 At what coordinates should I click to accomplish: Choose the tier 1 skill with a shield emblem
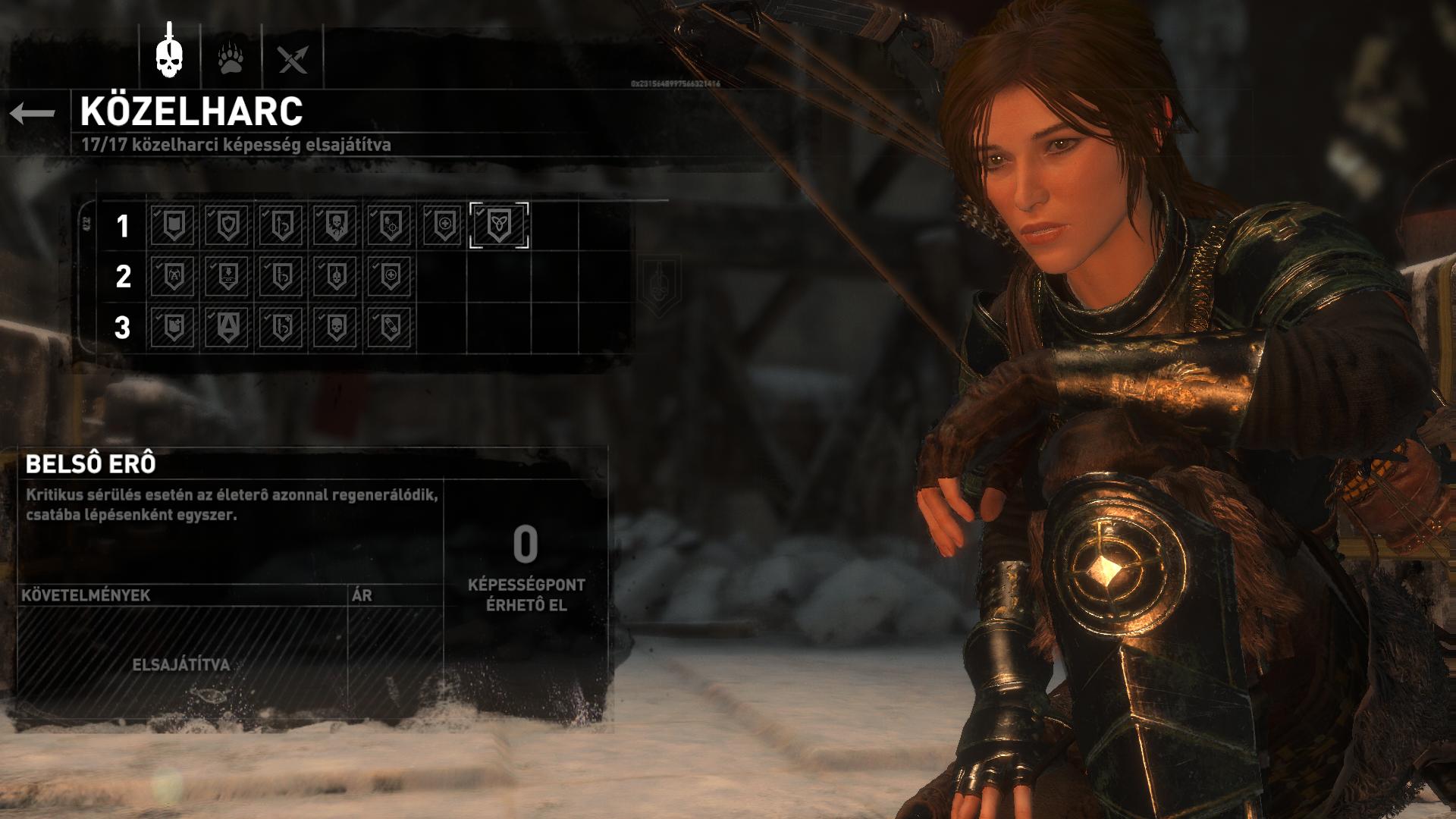click(x=227, y=225)
